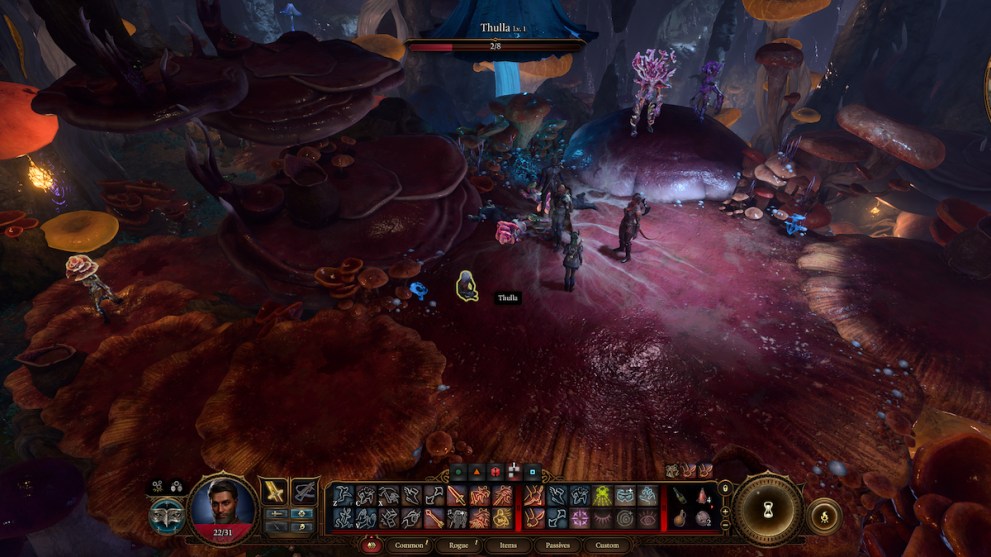Switch to the Common hotbar tab
Image resolution: width=991 pixels, height=557 pixels.
[x=409, y=546]
